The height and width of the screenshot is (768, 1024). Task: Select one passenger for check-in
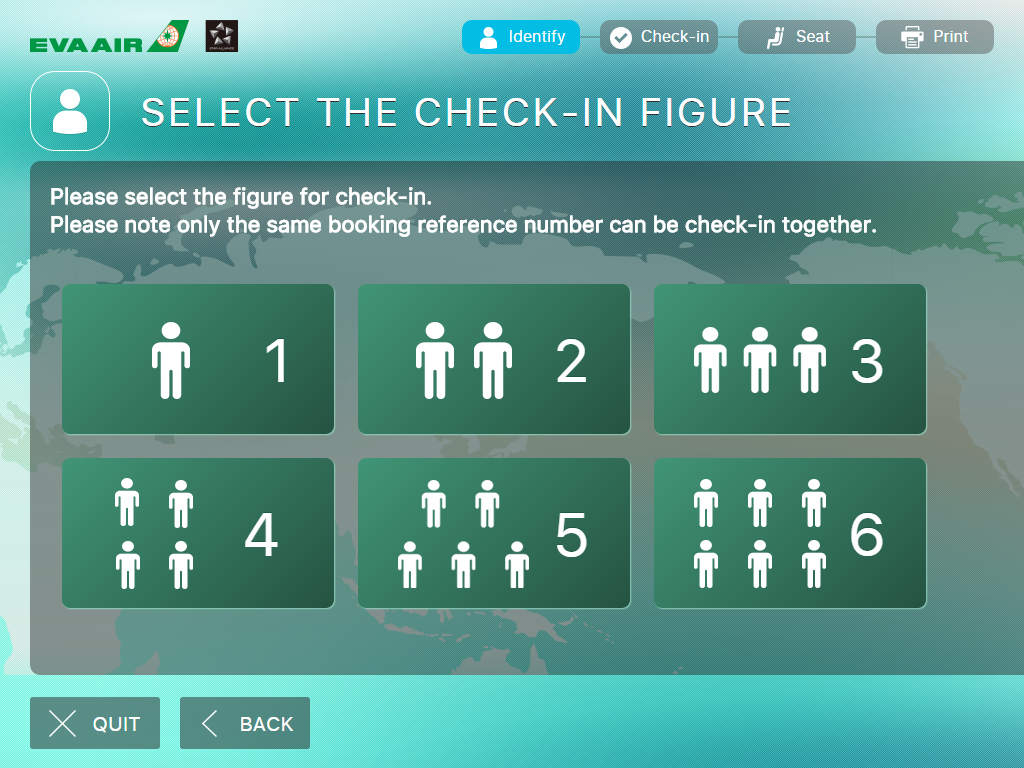tap(198, 359)
